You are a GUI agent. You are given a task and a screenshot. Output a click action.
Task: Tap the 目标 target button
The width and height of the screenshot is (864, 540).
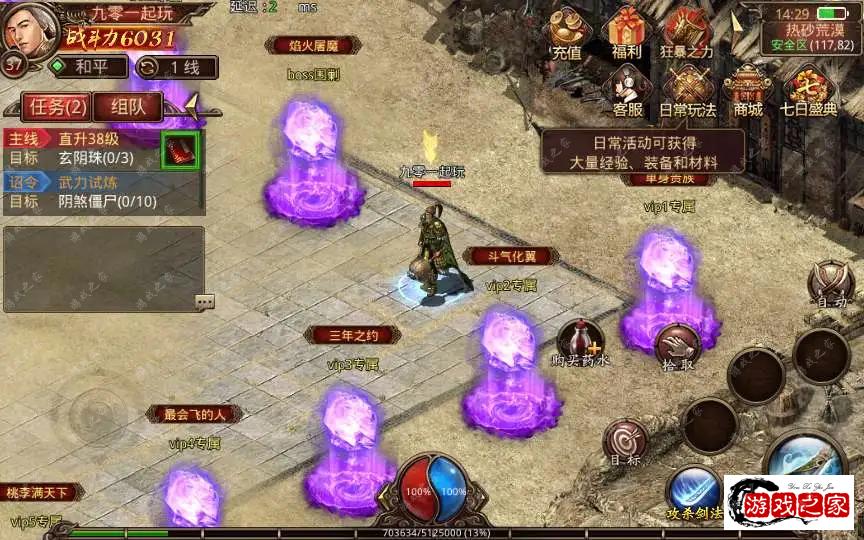coord(626,443)
